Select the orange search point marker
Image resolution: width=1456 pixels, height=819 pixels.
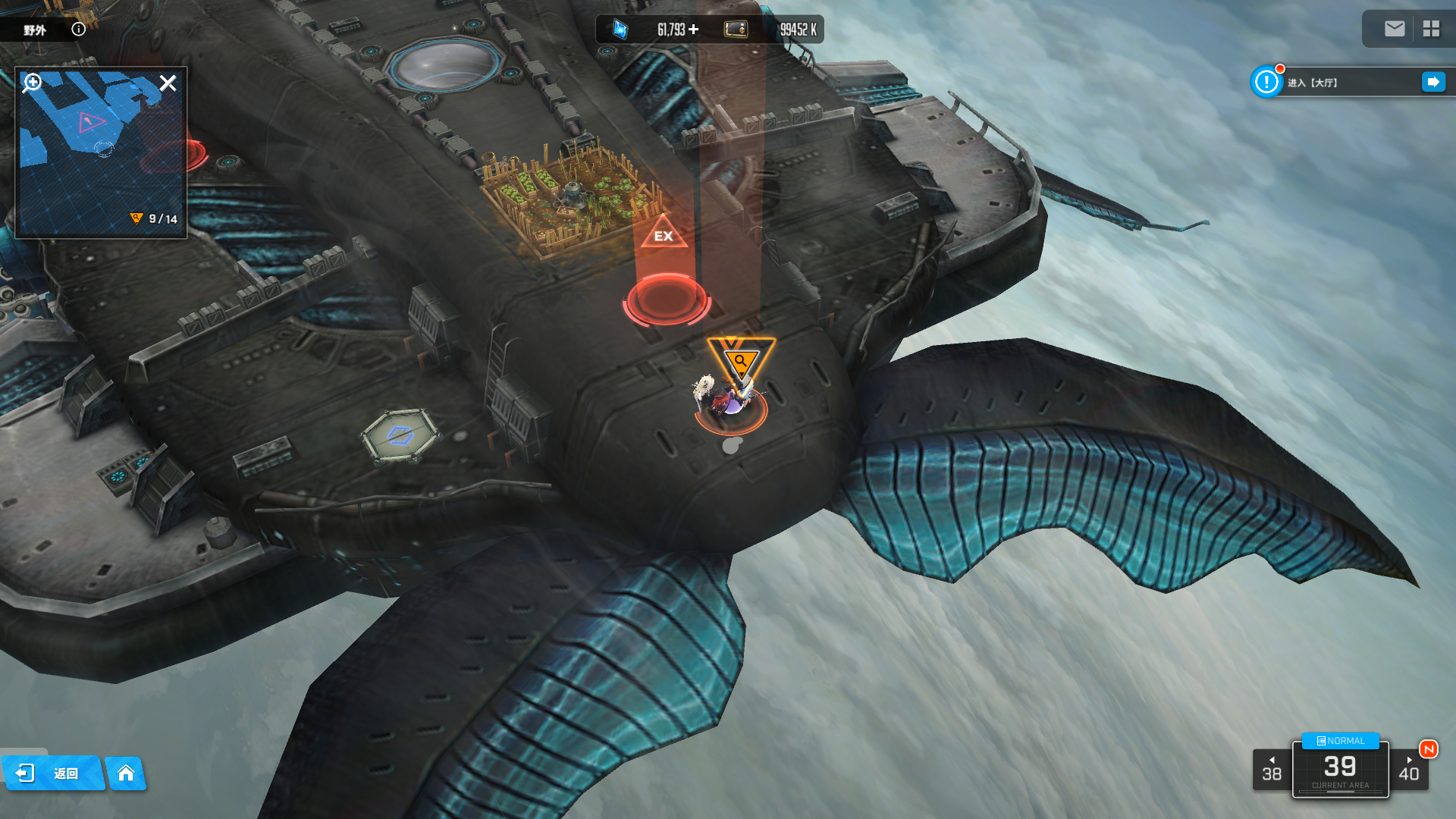pos(741,360)
